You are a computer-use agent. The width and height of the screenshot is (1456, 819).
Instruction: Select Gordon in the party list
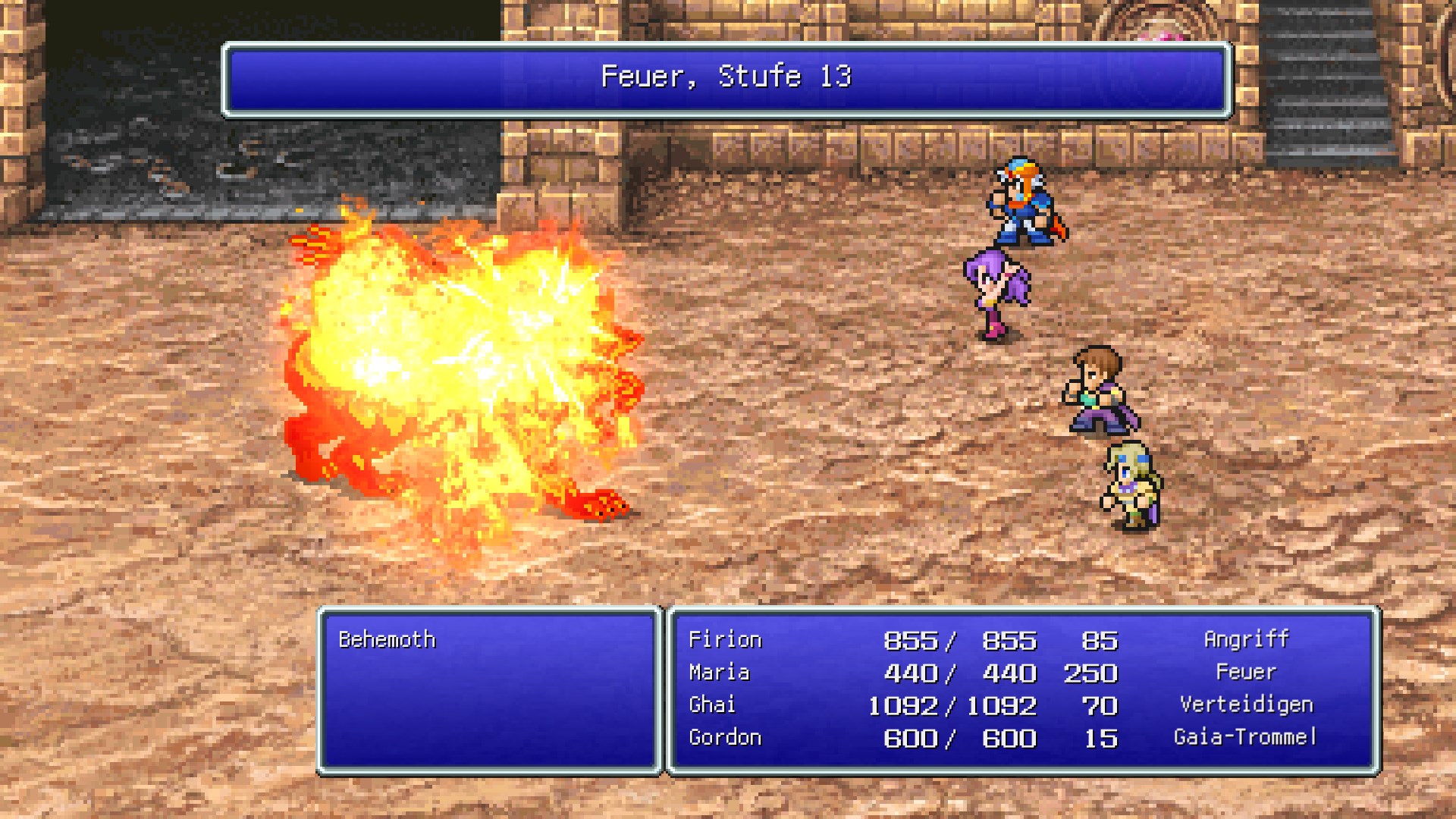tap(725, 738)
